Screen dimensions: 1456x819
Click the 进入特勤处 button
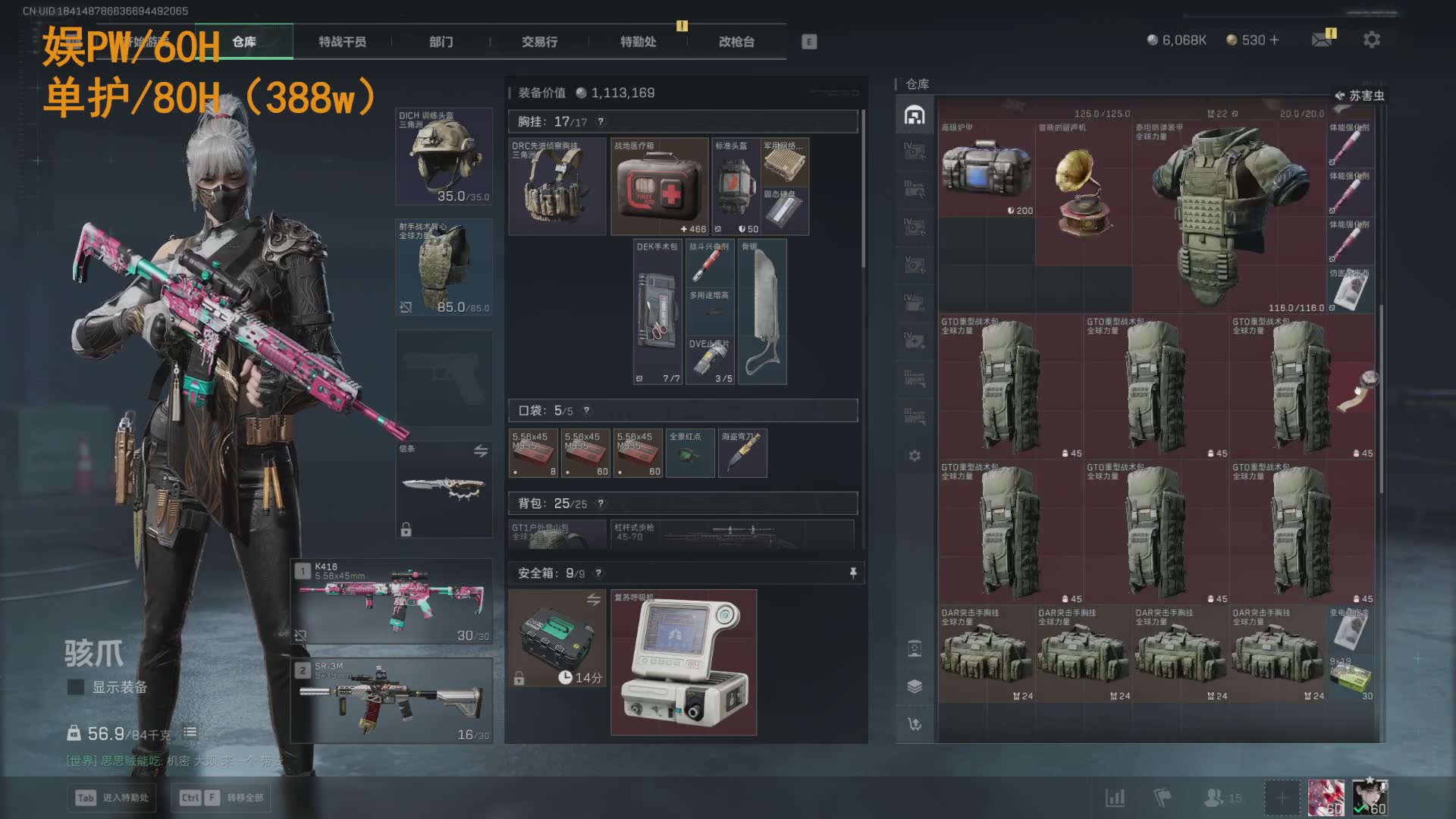pos(114,798)
